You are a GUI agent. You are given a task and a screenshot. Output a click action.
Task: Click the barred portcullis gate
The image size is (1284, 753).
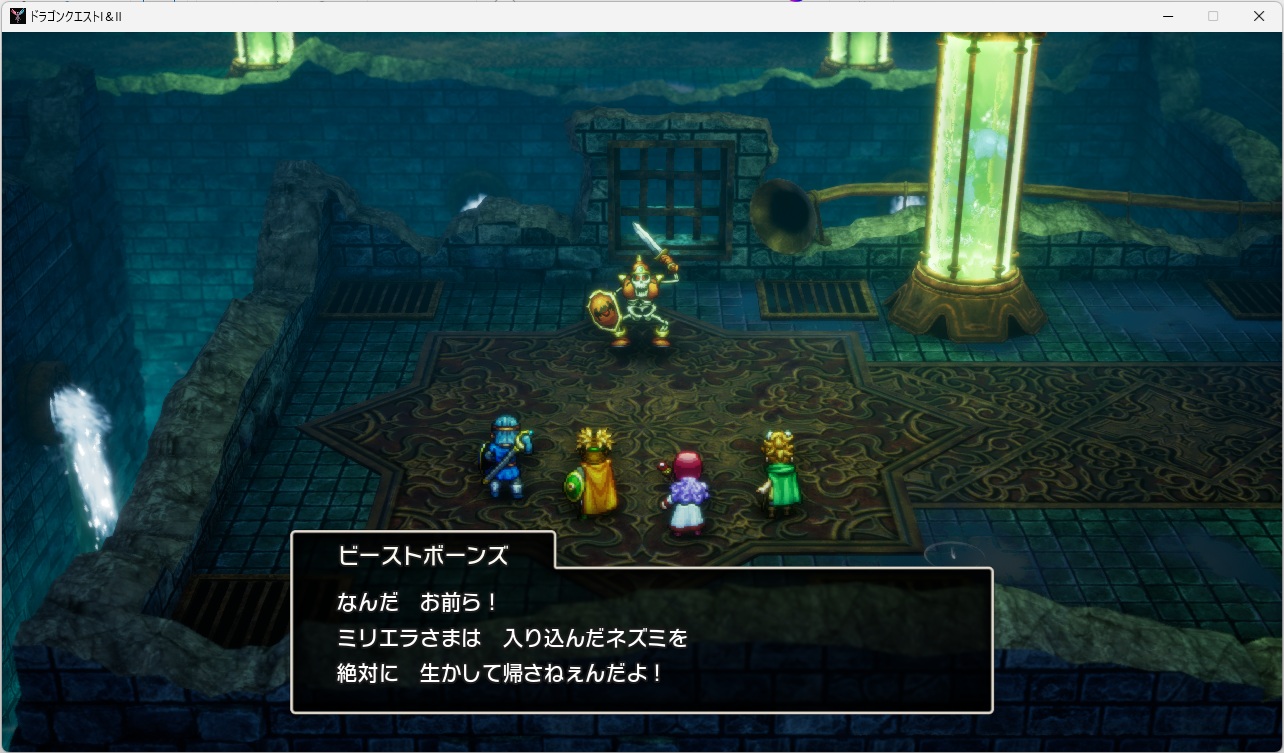(668, 190)
